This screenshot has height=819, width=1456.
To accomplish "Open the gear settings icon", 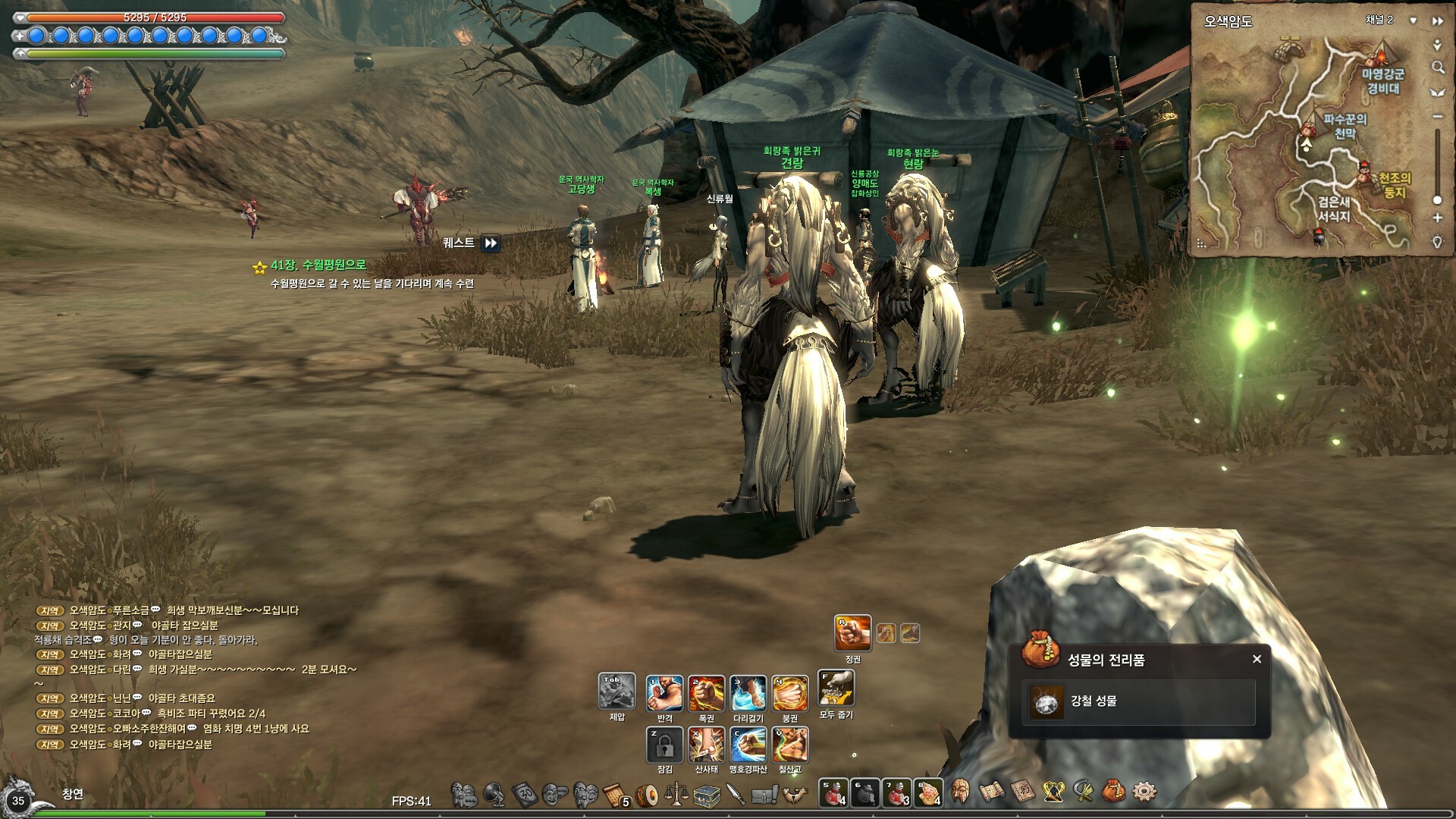I will pos(1144,792).
